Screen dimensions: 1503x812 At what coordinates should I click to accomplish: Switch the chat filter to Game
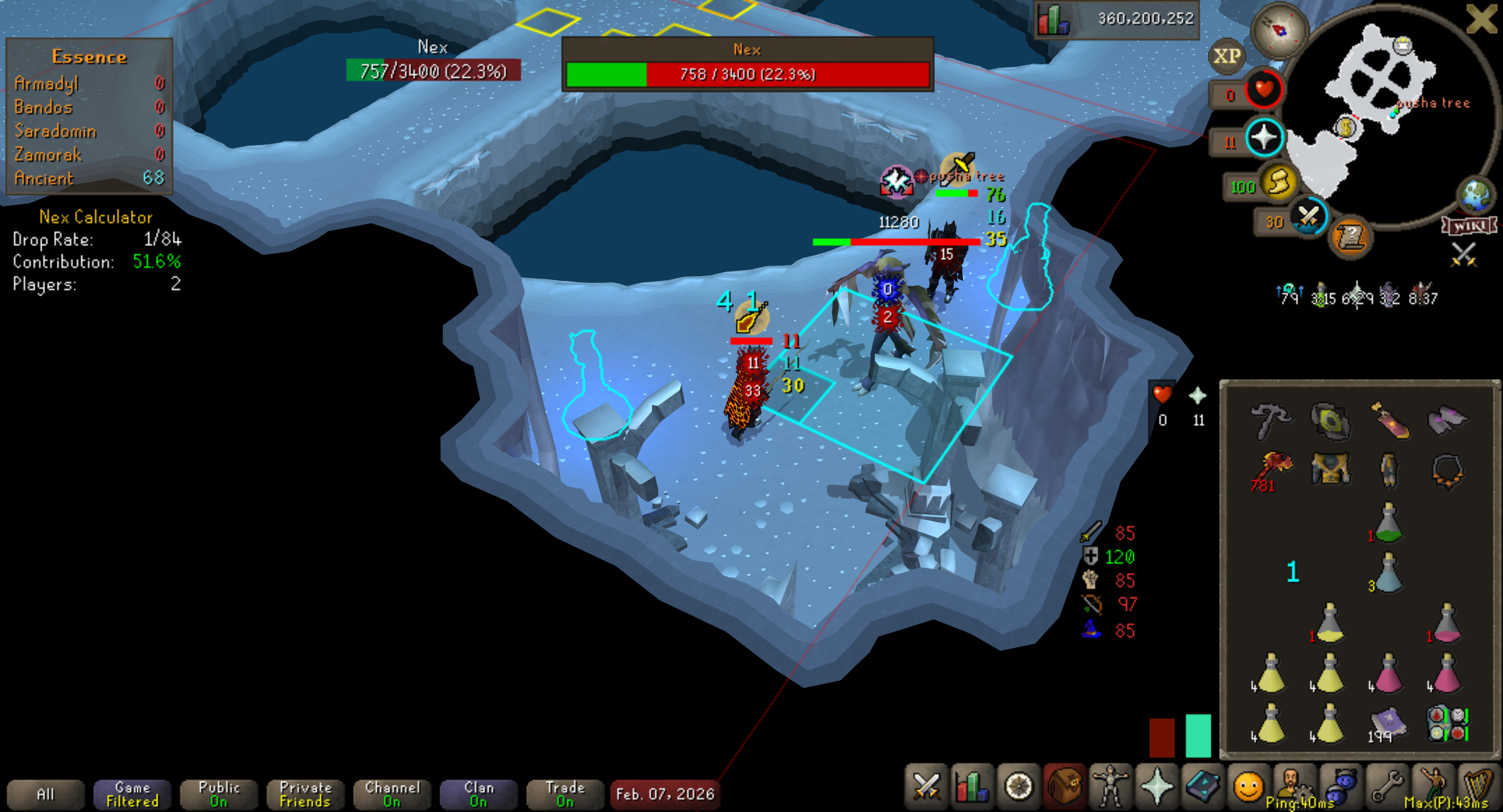point(133,794)
